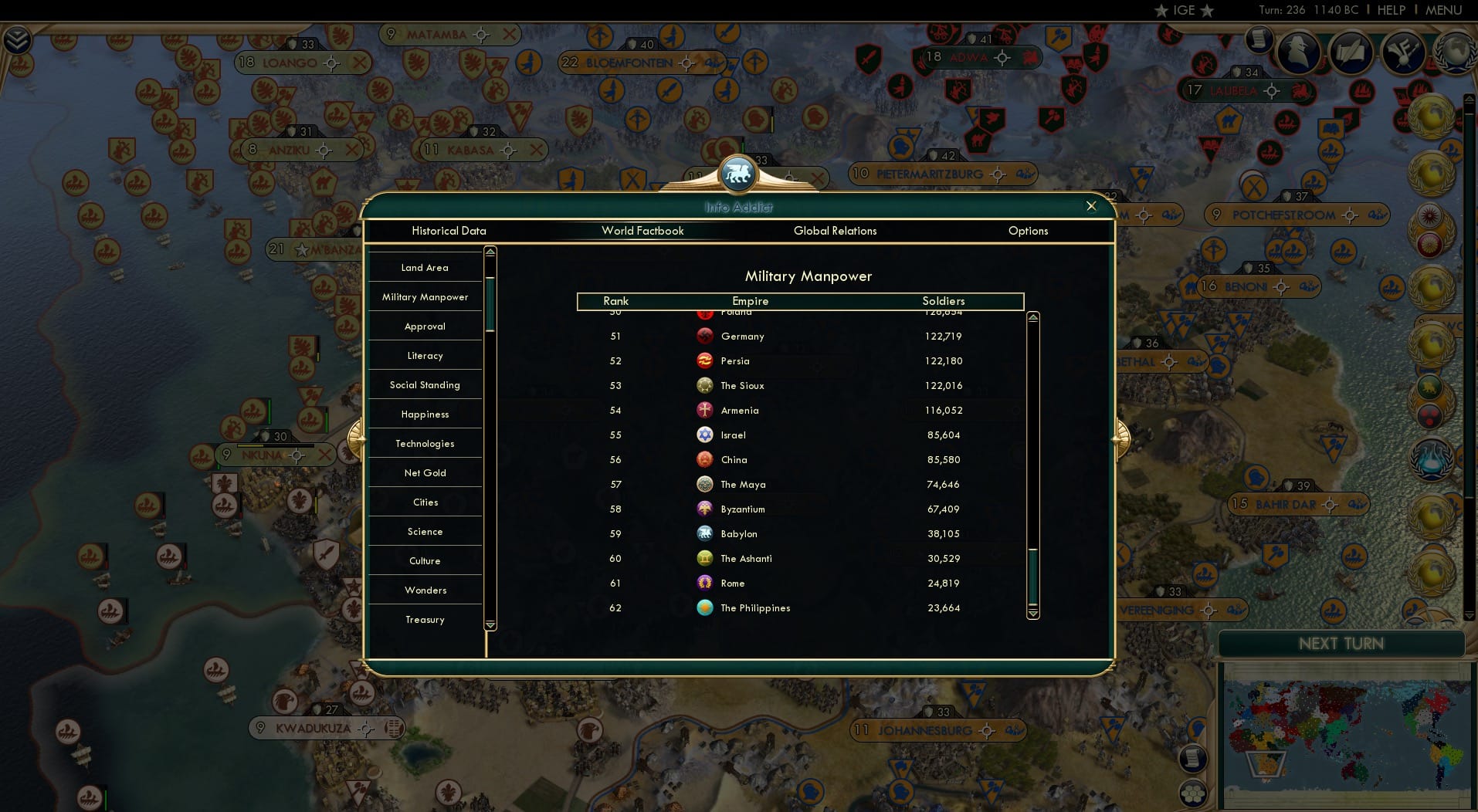Select Germany's civilization icon in the rankings
1478x812 pixels.
click(705, 336)
